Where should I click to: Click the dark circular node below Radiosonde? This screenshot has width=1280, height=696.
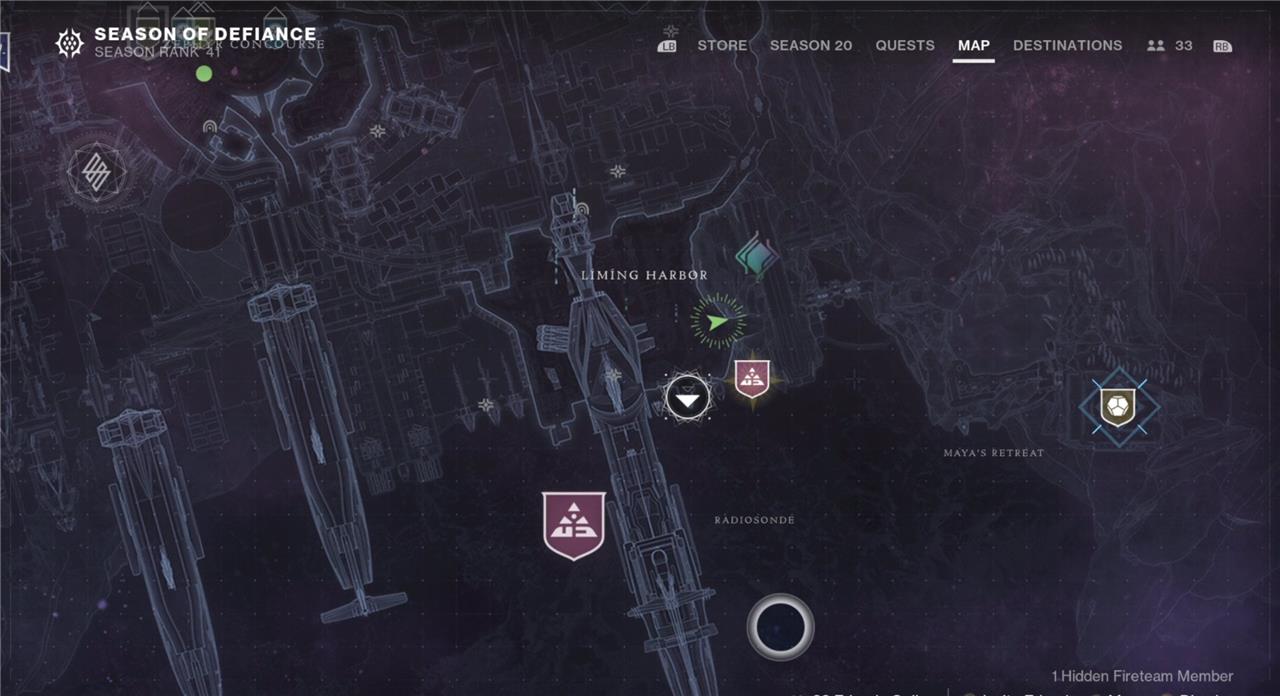point(780,627)
